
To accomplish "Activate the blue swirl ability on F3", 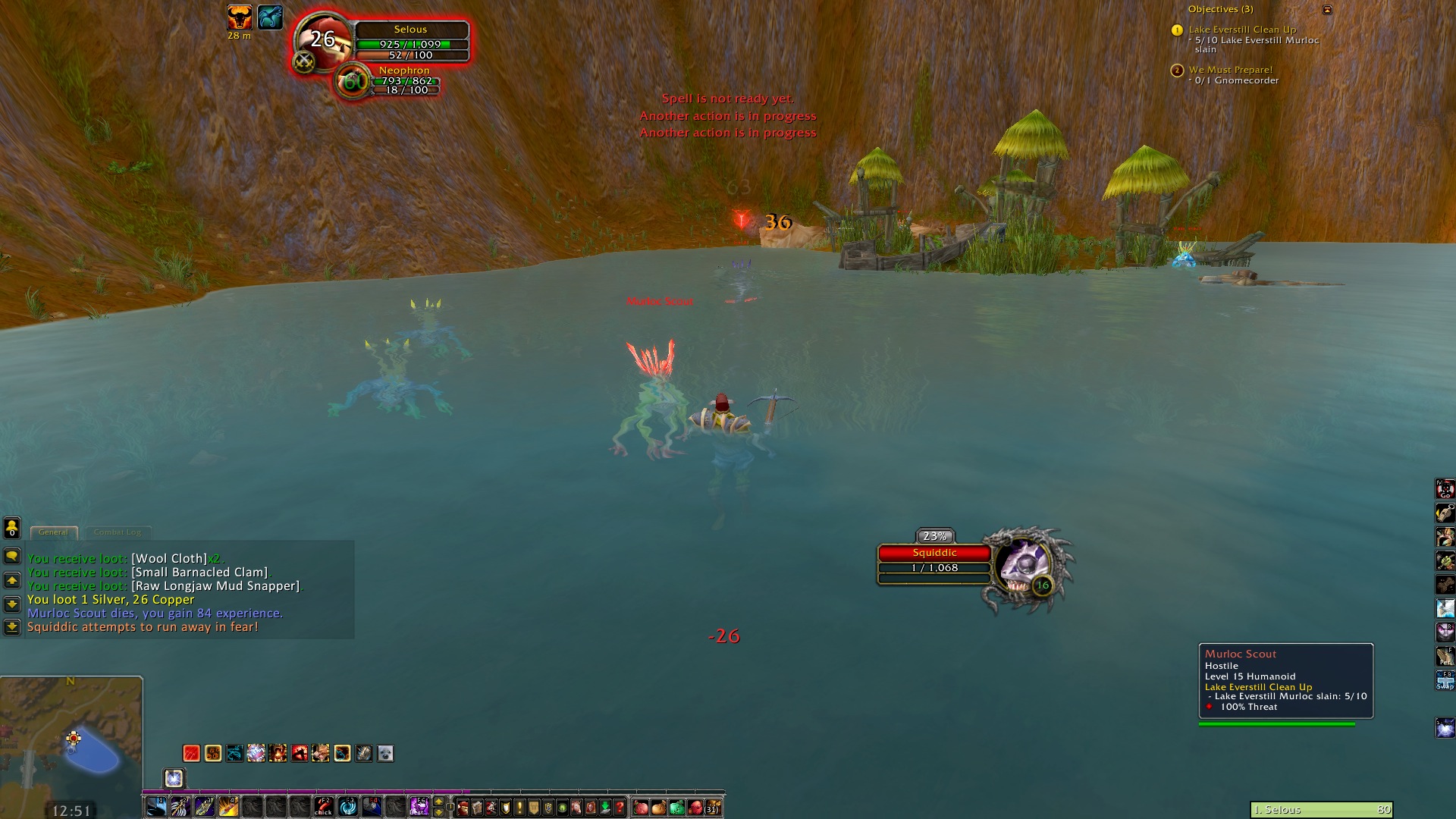I will click(348, 807).
